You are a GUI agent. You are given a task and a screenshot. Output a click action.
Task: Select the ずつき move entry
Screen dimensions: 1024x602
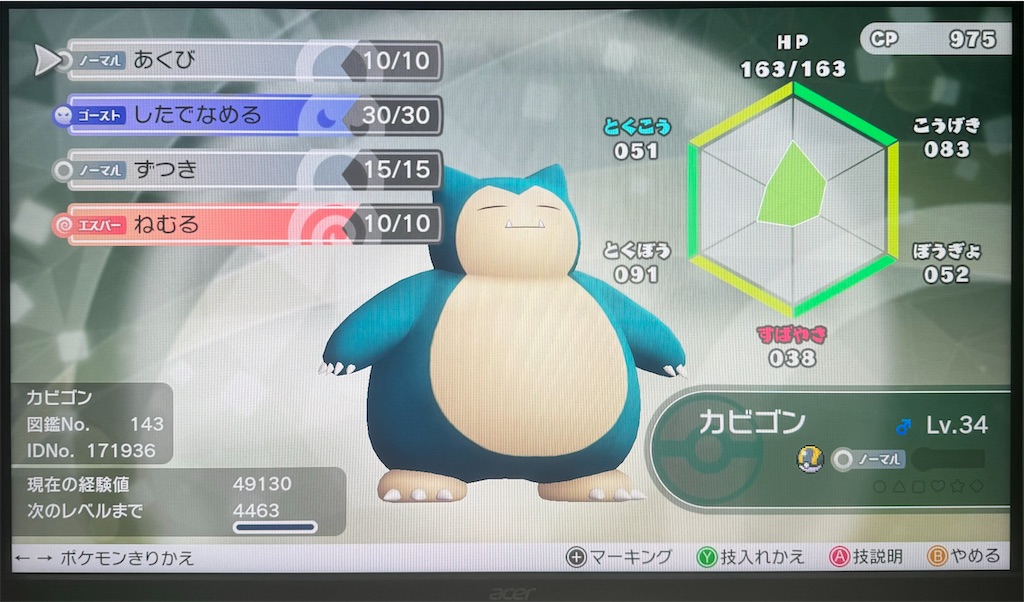click(x=250, y=170)
